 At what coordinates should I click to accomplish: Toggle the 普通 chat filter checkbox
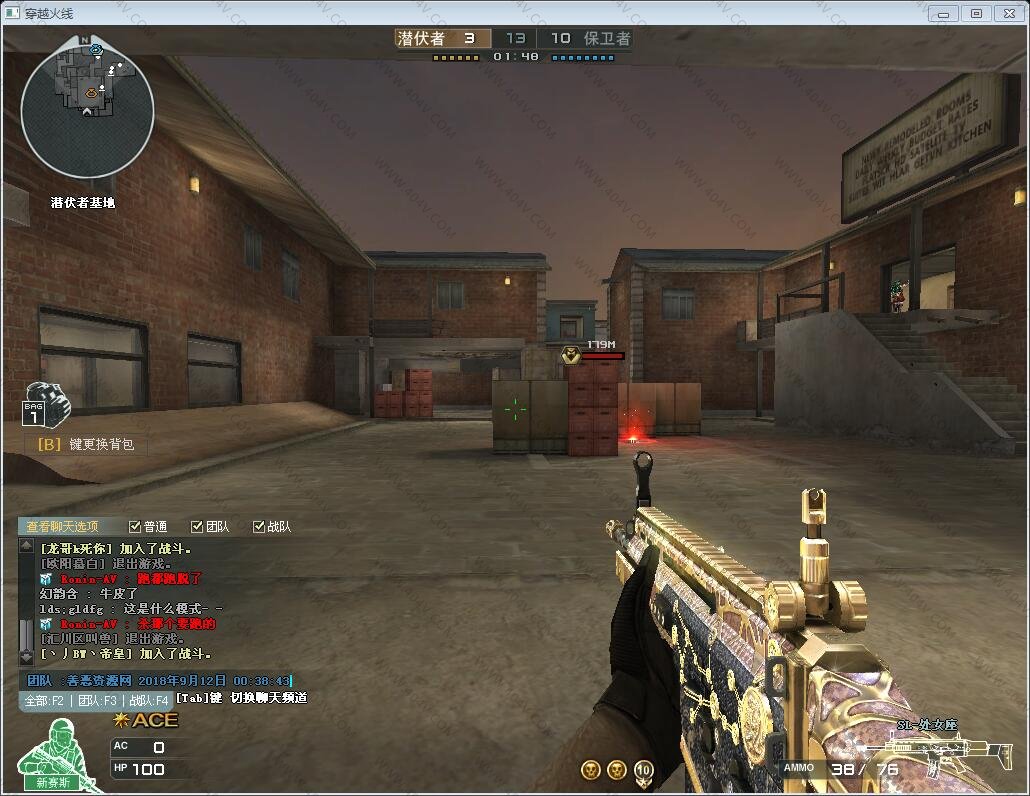click(x=135, y=527)
